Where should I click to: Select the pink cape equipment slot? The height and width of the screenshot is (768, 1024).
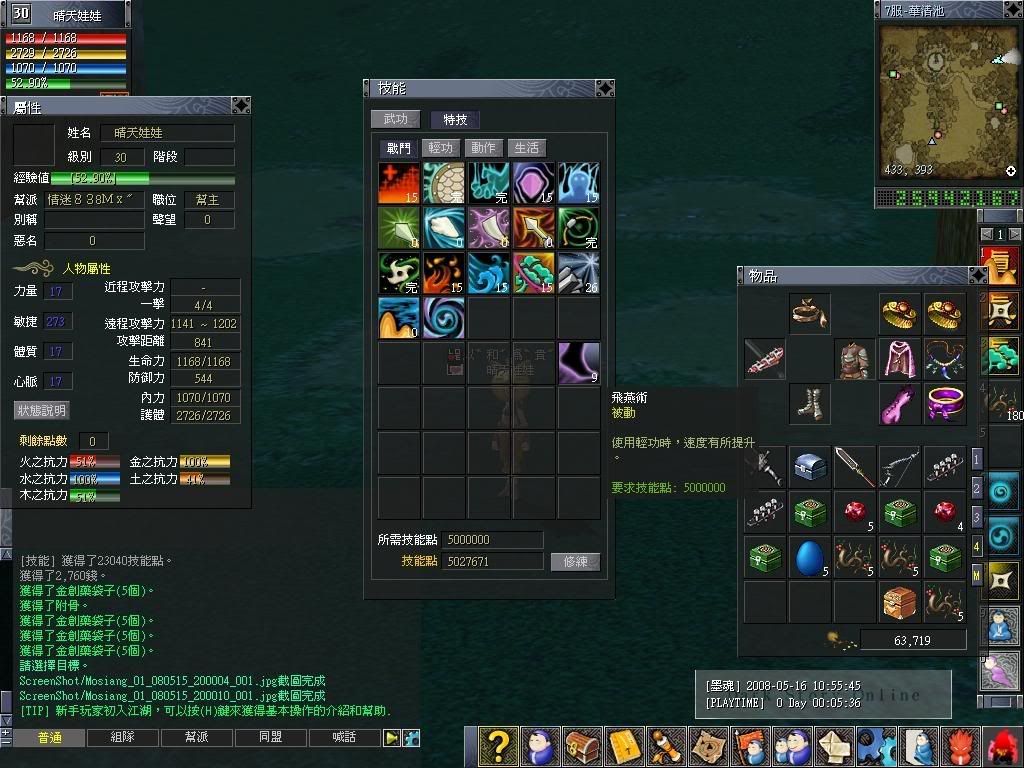[x=900, y=359]
